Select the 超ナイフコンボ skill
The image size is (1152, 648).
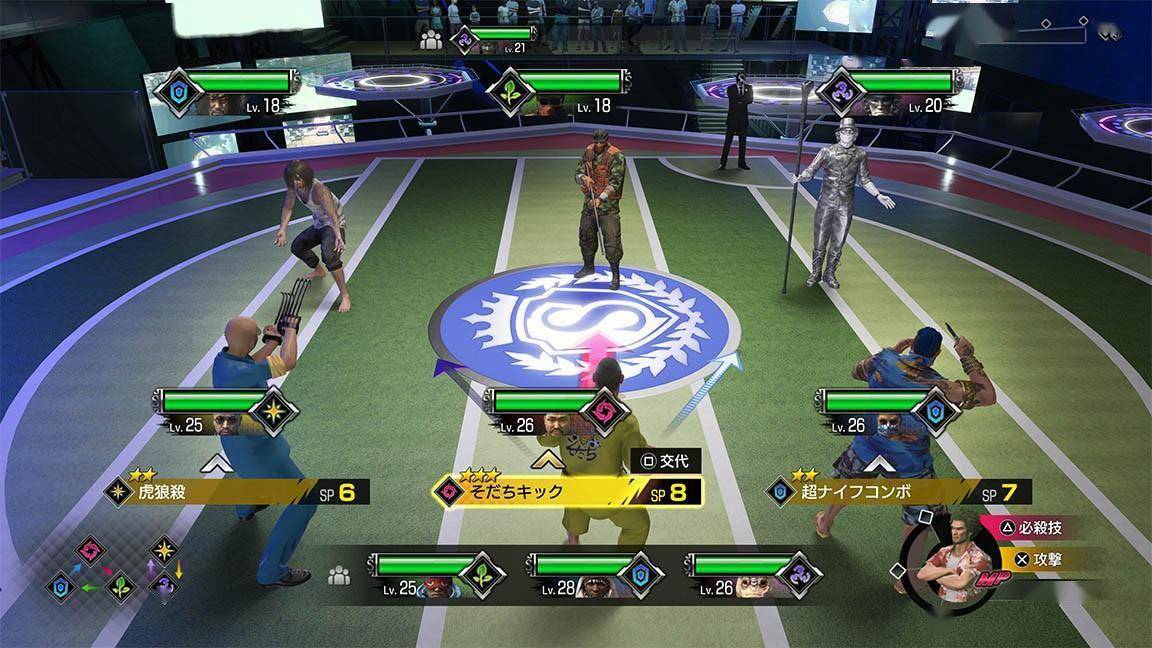[x=897, y=492]
